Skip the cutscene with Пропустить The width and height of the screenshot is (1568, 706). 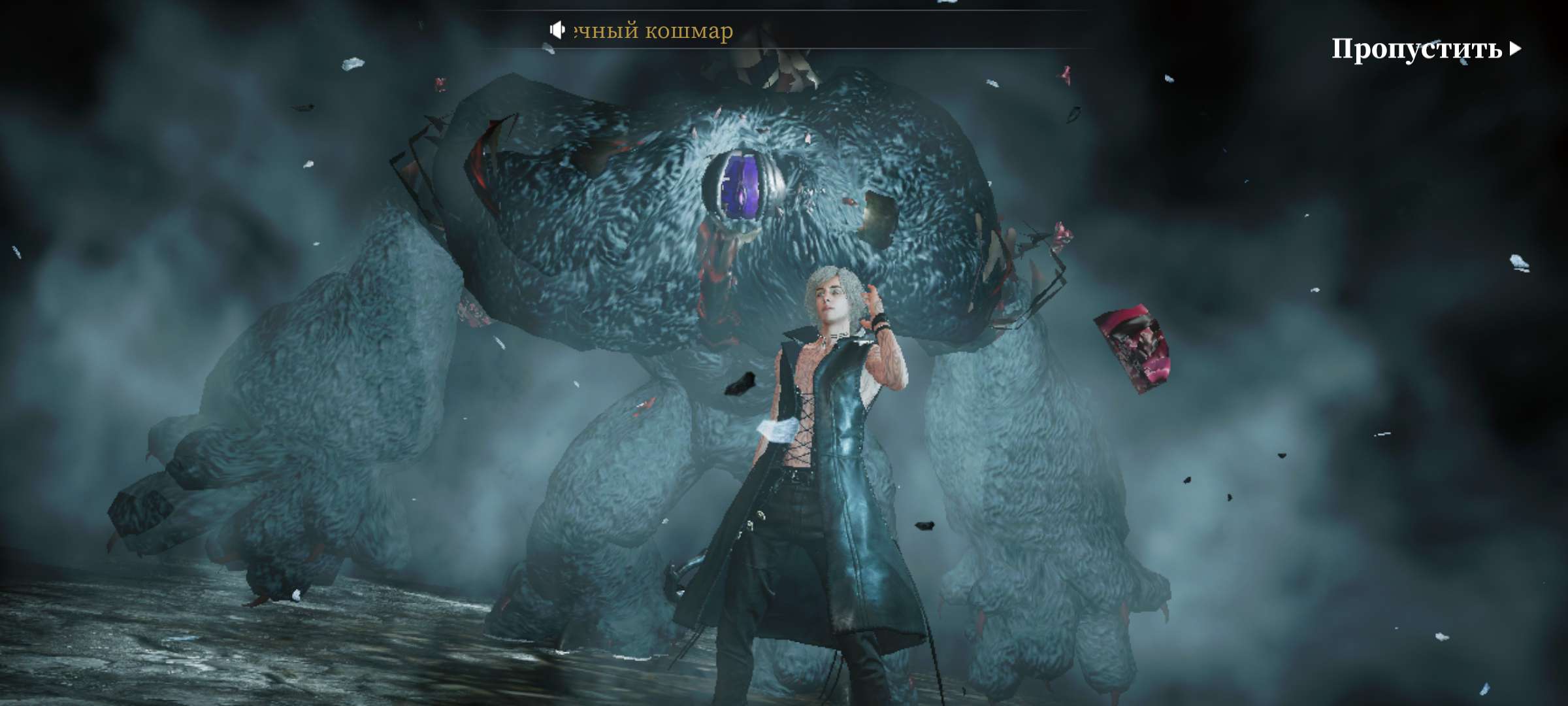pyautogui.click(x=1426, y=49)
